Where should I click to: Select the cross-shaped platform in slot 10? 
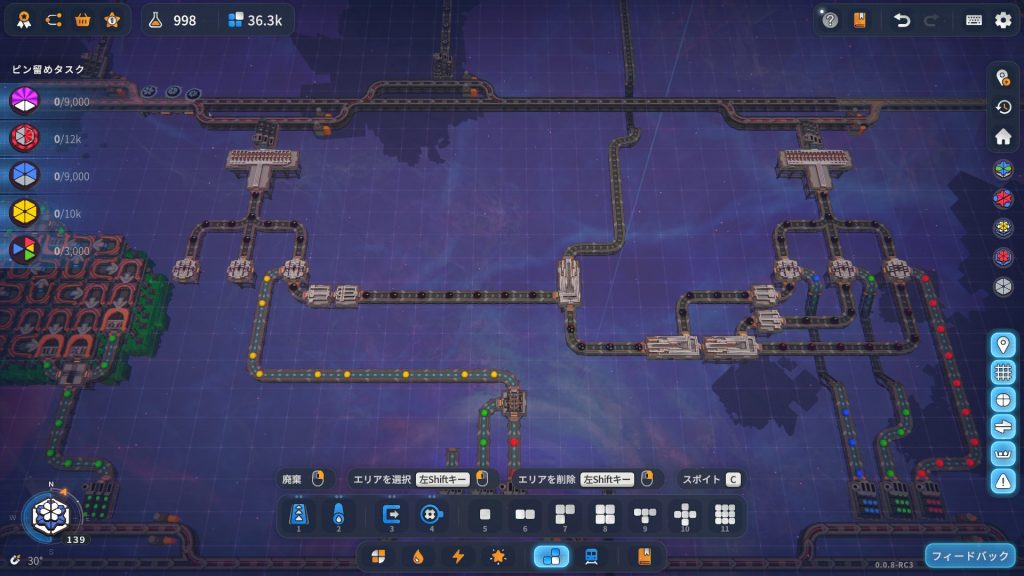pyautogui.click(x=685, y=515)
